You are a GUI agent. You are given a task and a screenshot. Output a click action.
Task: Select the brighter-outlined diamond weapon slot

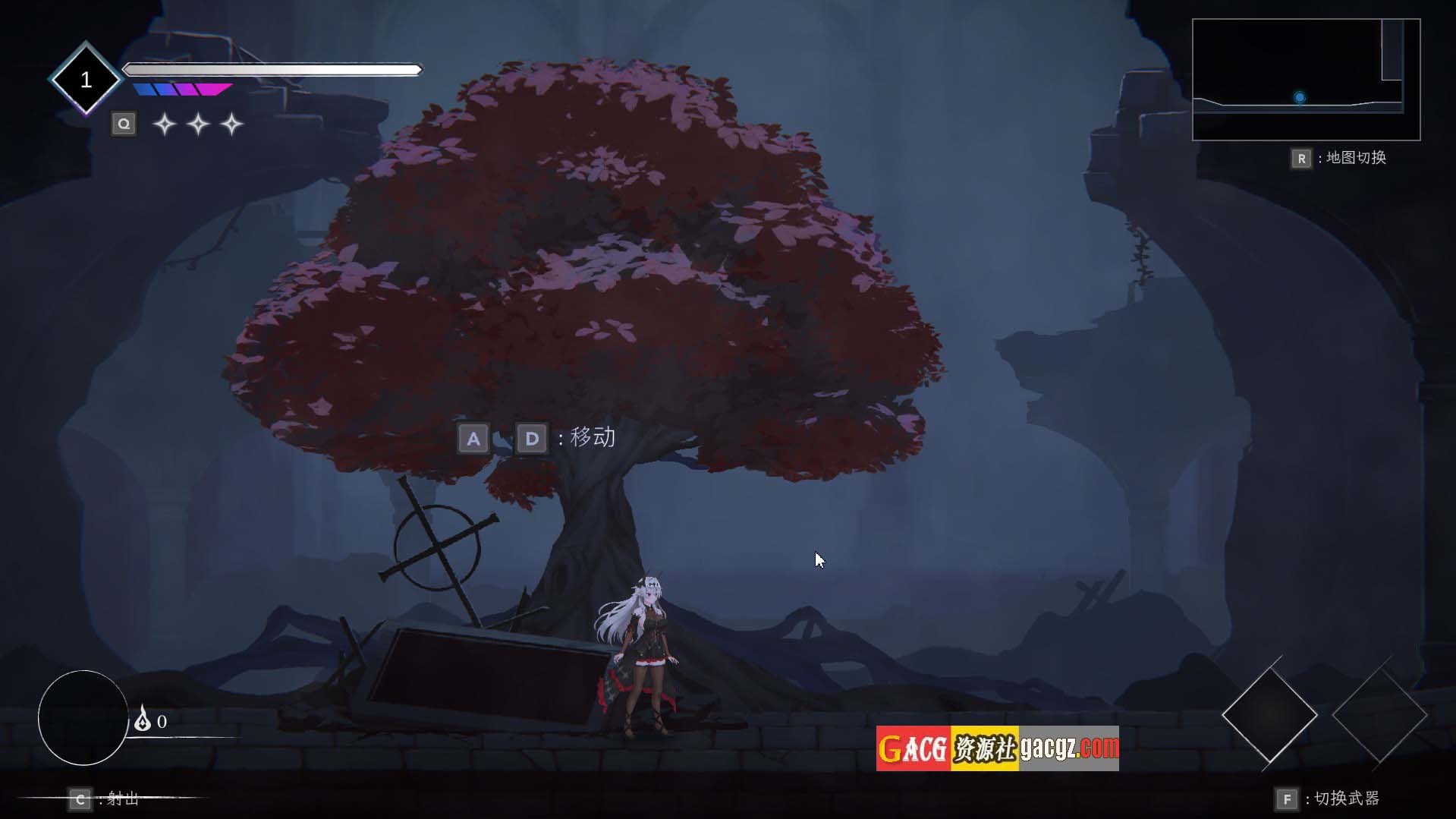tap(1269, 714)
